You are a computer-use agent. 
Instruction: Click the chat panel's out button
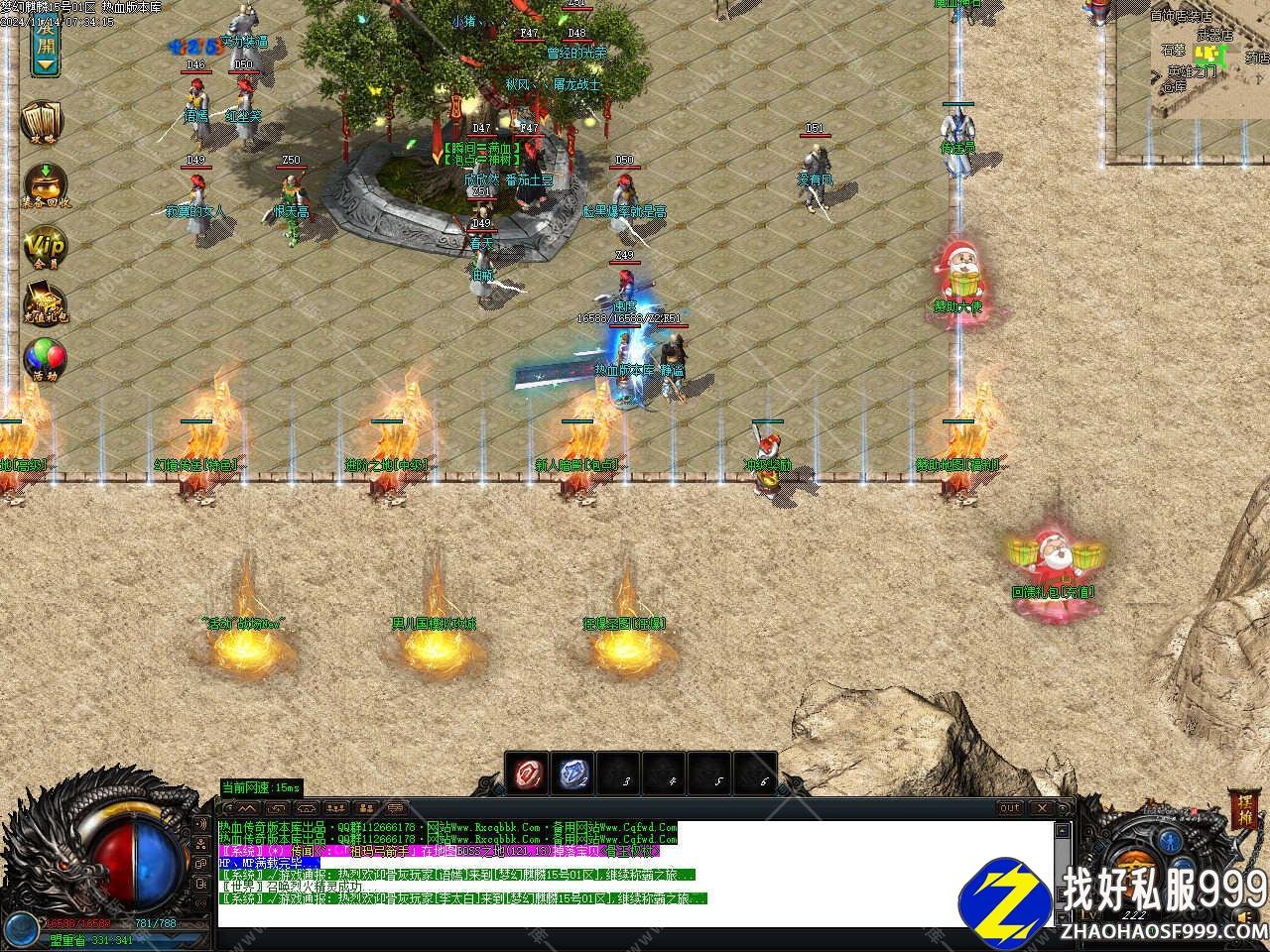pyautogui.click(x=1009, y=808)
